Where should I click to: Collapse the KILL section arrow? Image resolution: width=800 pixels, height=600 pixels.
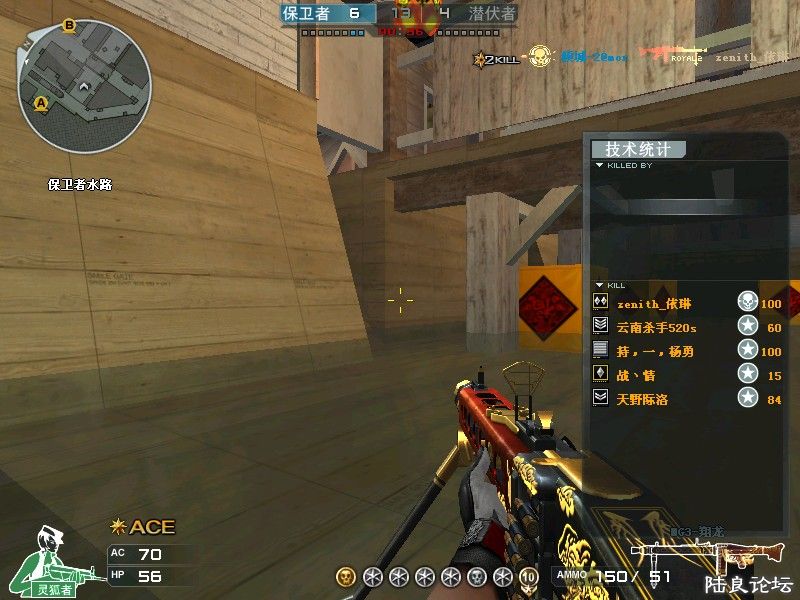599,285
